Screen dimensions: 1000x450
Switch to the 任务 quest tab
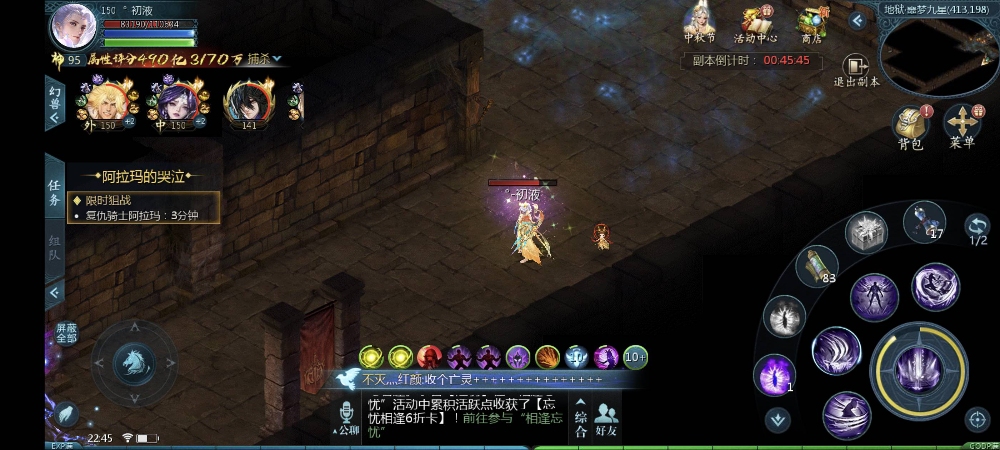[x=55, y=192]
